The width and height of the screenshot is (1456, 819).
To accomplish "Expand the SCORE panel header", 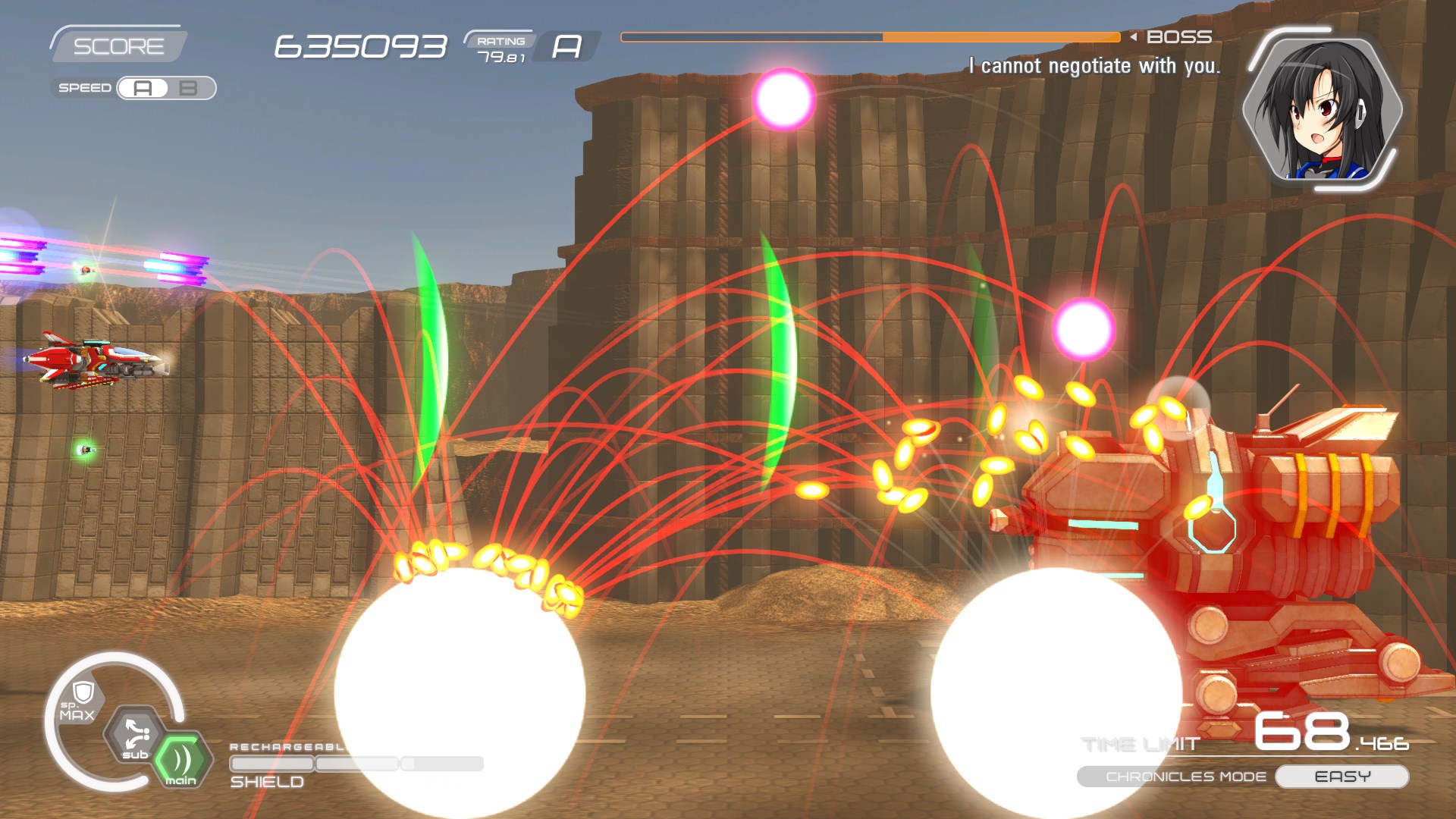I will (x=118, y=44).
